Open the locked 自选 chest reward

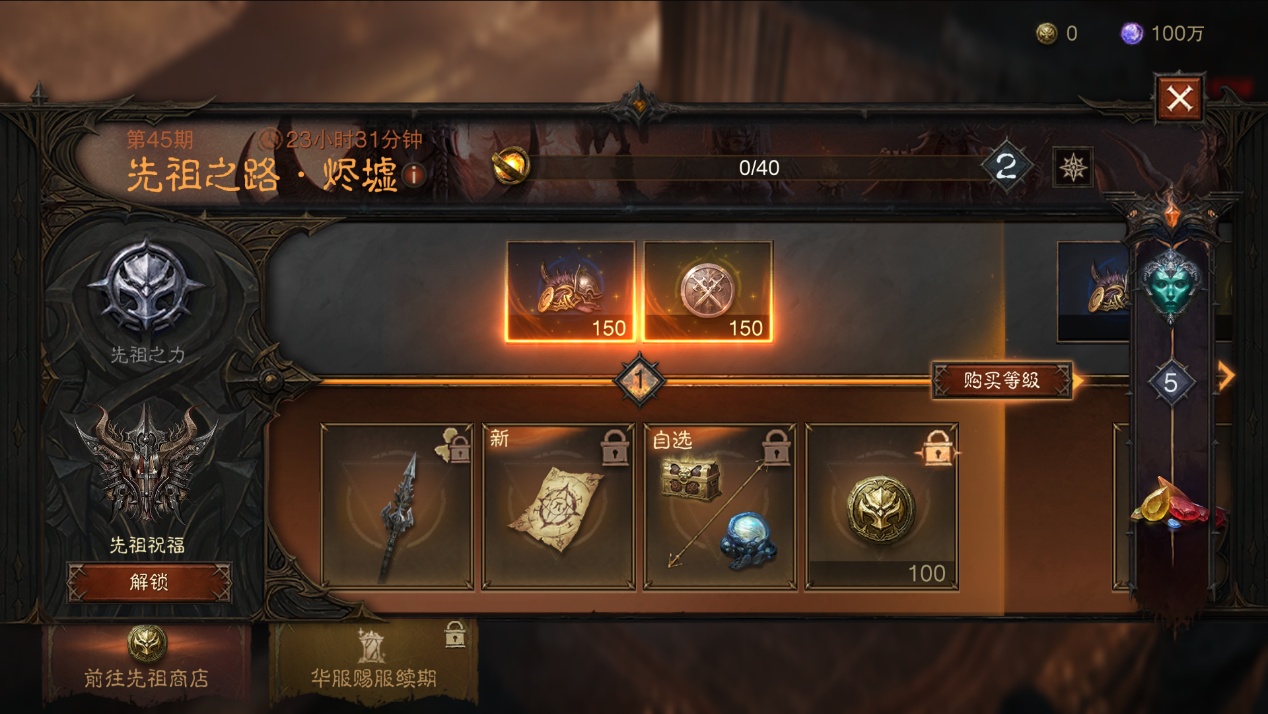click(x=719, y=506)
